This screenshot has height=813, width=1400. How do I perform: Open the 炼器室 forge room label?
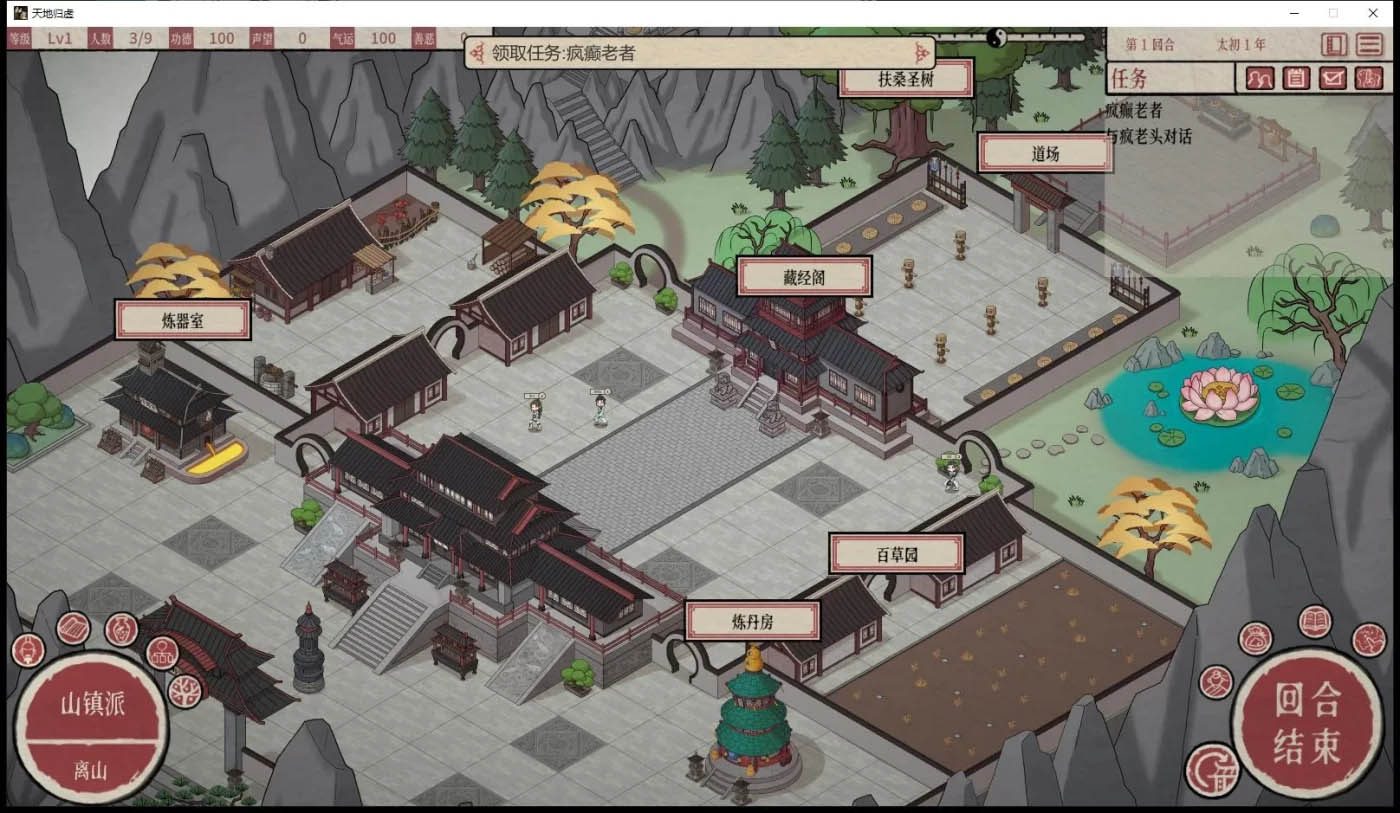[182, 321]
